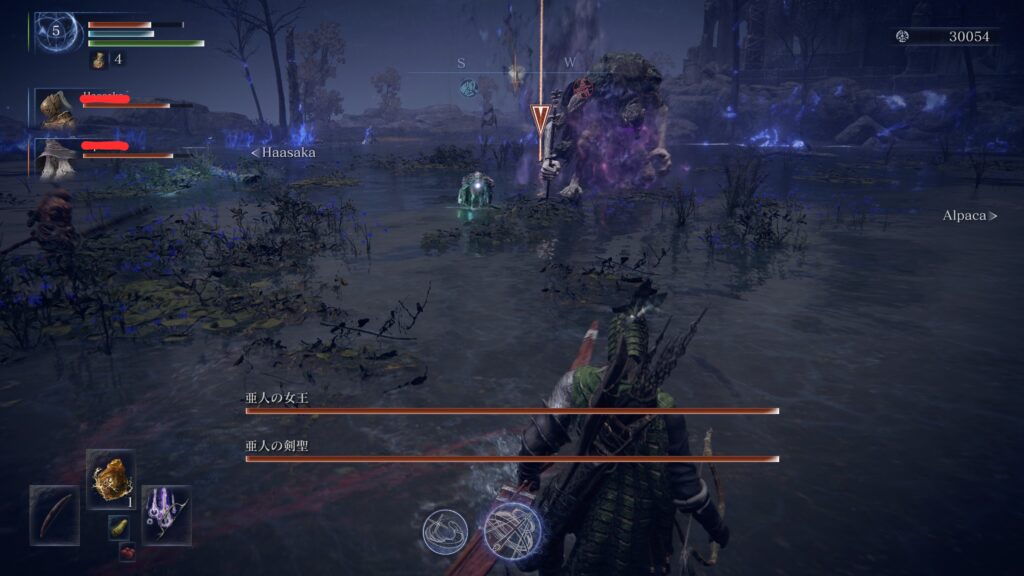Viewport: 1024px width, 576px height.
Task: Use the healing flask icon
Action: [x=100, y=60]
